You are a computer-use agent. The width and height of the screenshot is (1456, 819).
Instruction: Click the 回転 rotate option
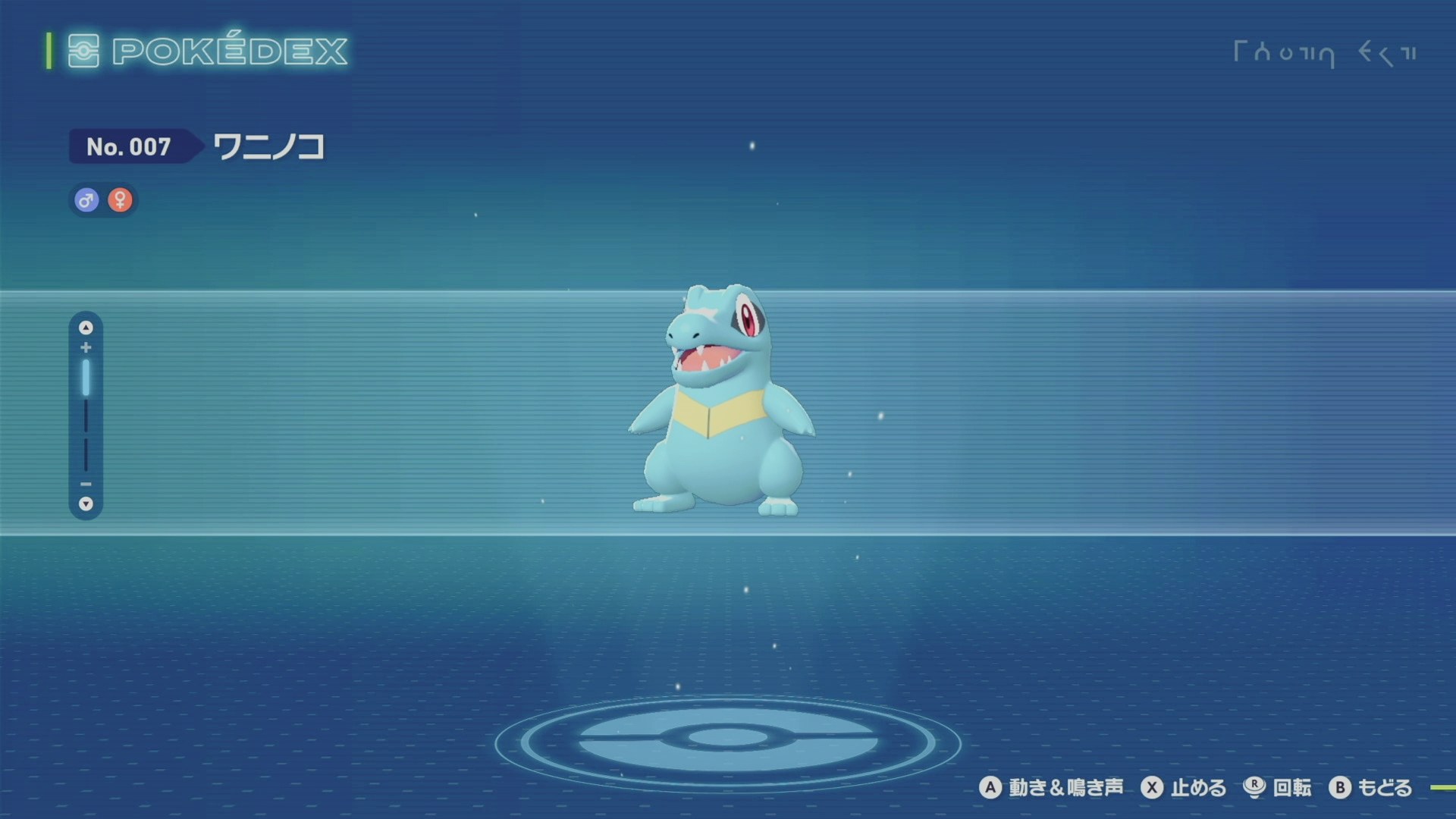tap(1278, 788)
